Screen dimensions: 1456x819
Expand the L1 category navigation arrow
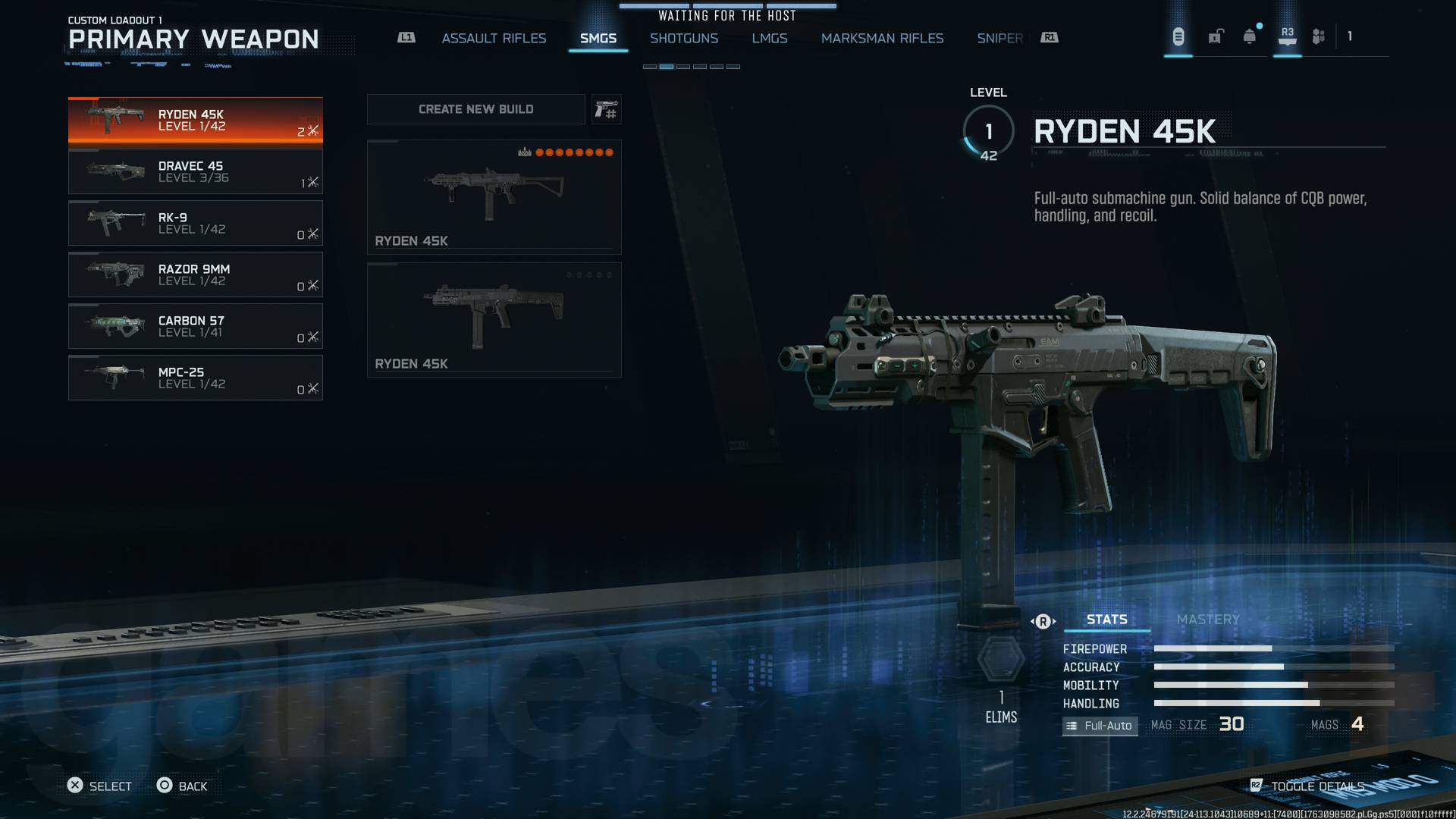tap(406, 36)
